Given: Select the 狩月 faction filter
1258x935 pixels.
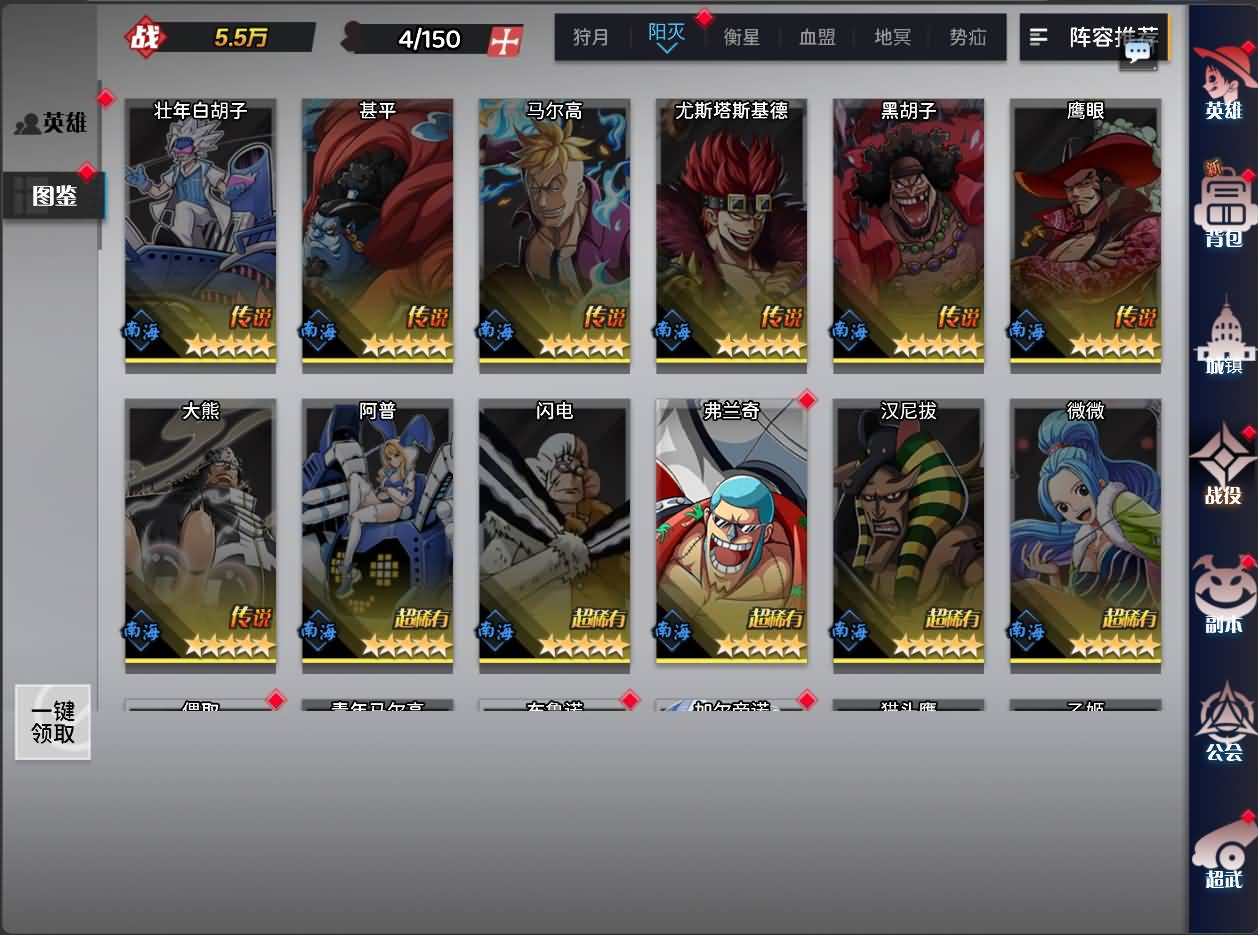Looking at the screenshot, I should (591, 38).
